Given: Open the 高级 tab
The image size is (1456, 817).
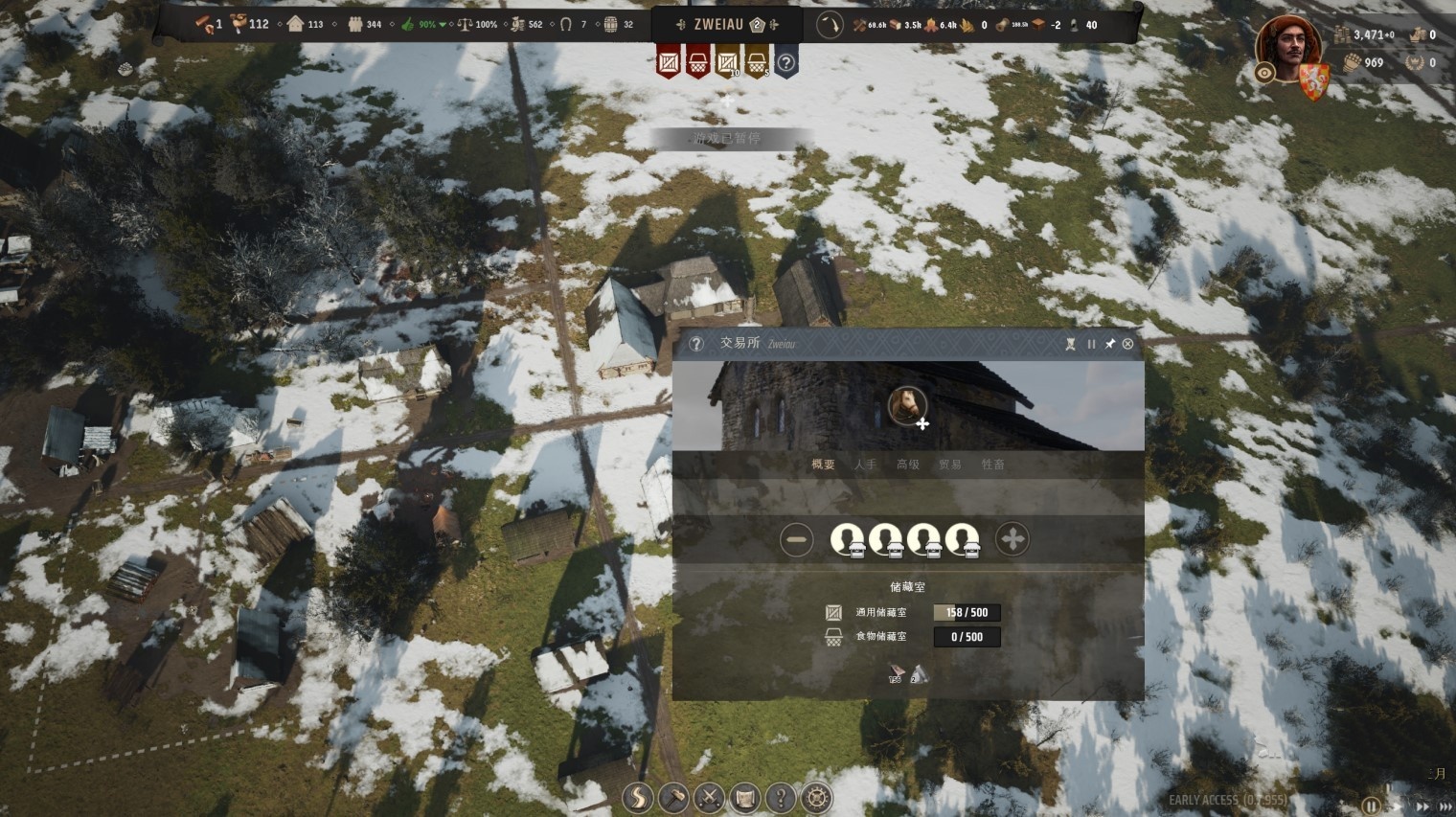Looking at the screenshot, I should pyautogui.click(x=907, y=465).
